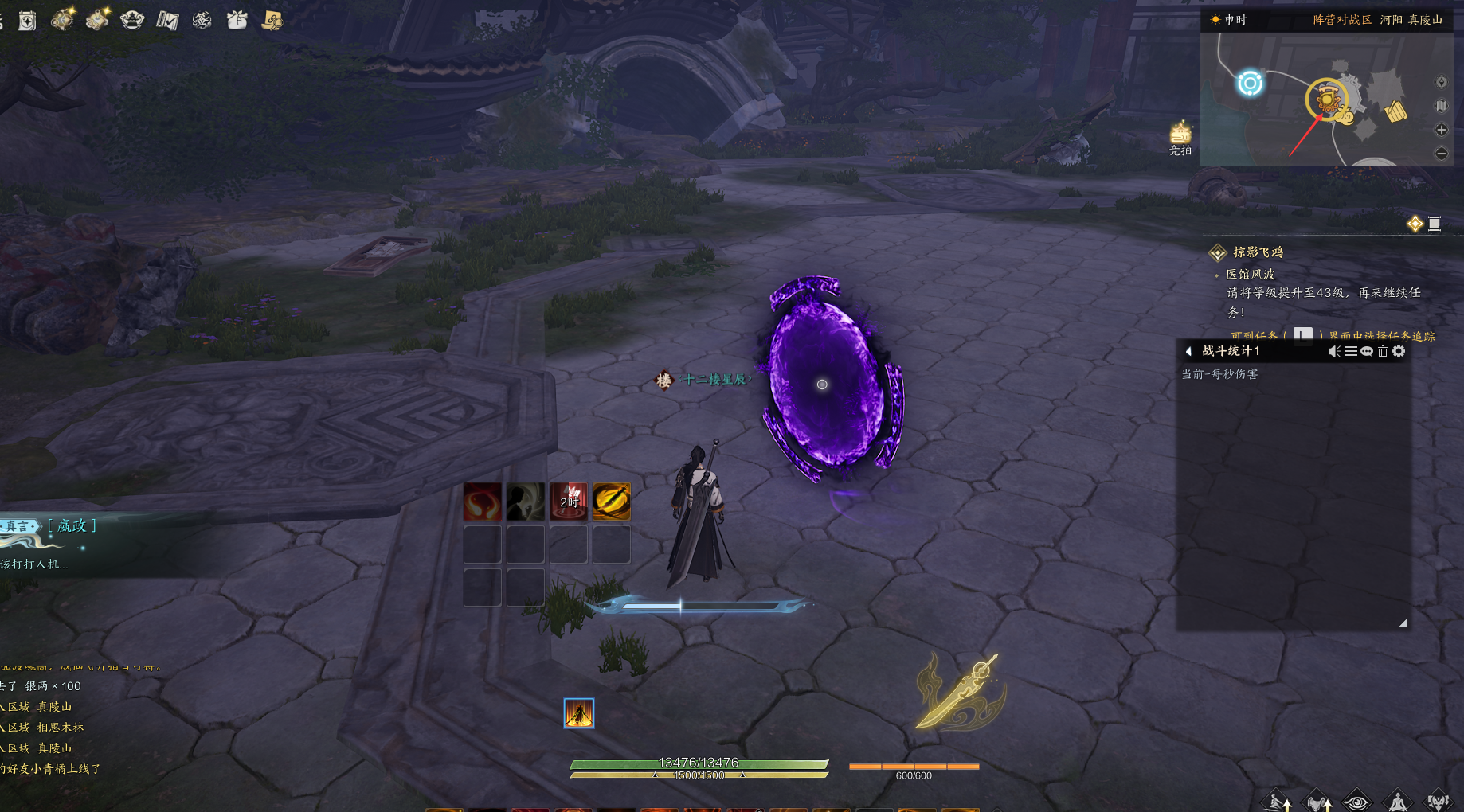Clear combat stats with trash icon
This screenshot has height=812, width=1464.
pos(1383,351)
